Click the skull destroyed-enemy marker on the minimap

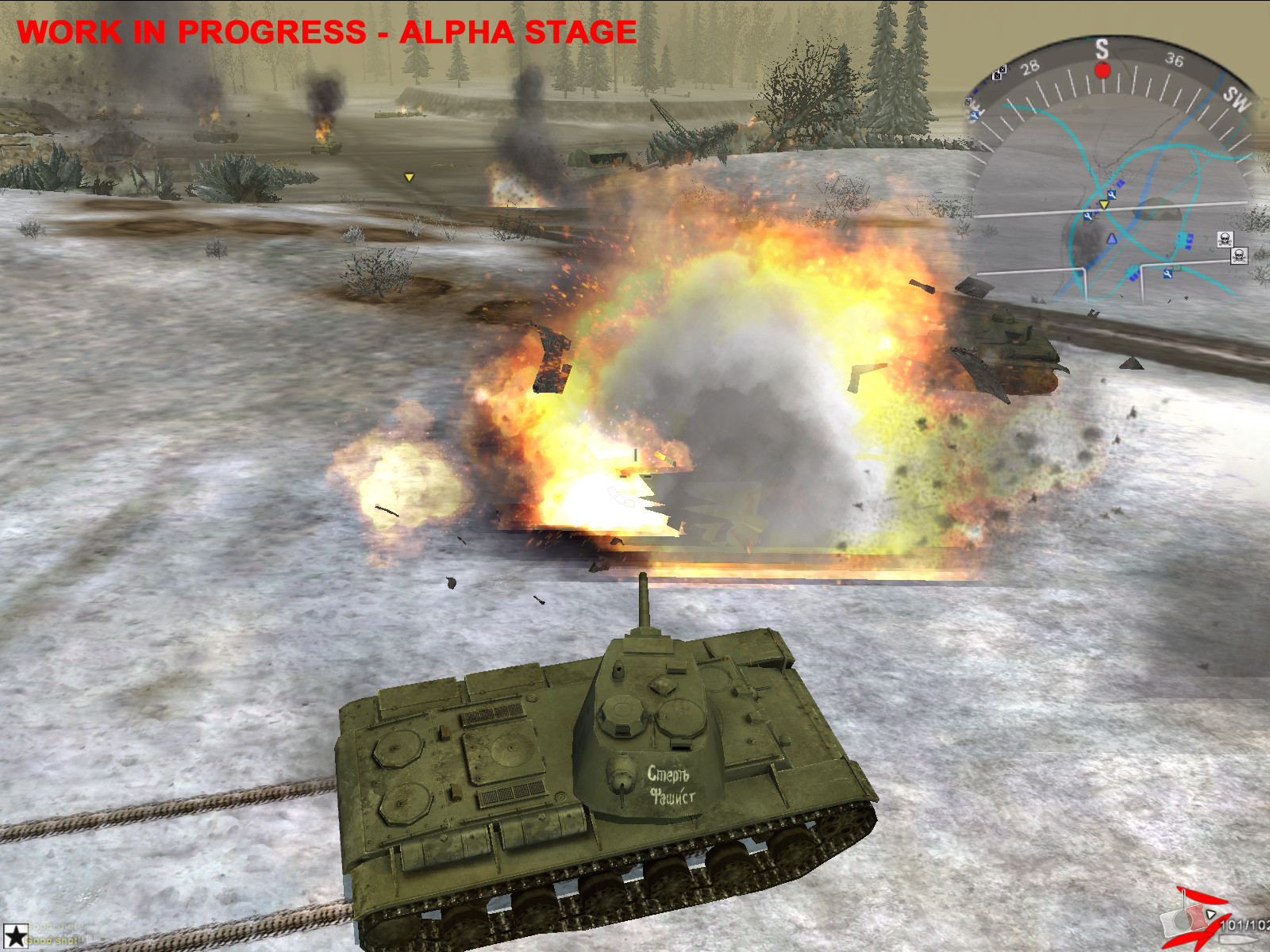click(x=1226, y=240)
